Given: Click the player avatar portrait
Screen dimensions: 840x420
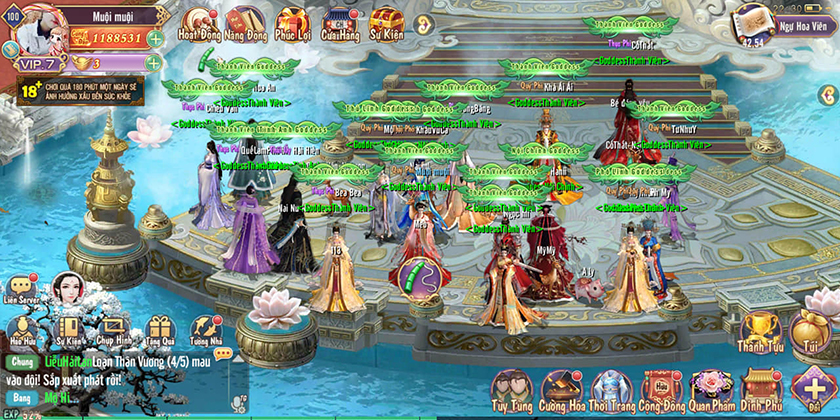Looking at the screenshot, I should click(x=33, y=28).
